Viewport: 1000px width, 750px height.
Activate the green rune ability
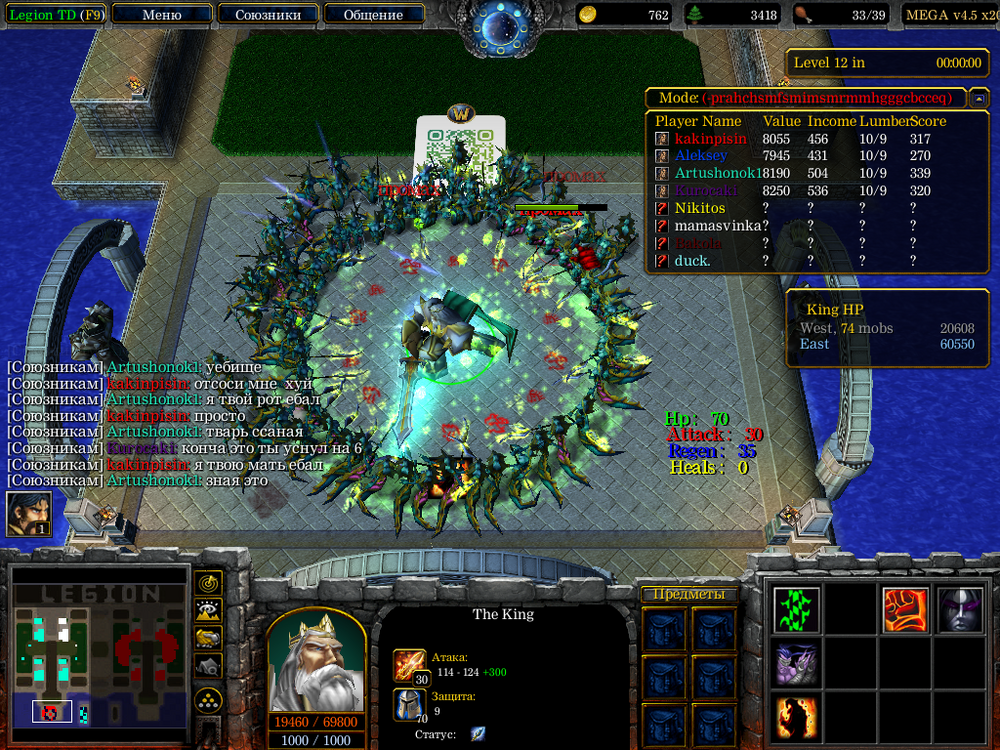(797, 609)
